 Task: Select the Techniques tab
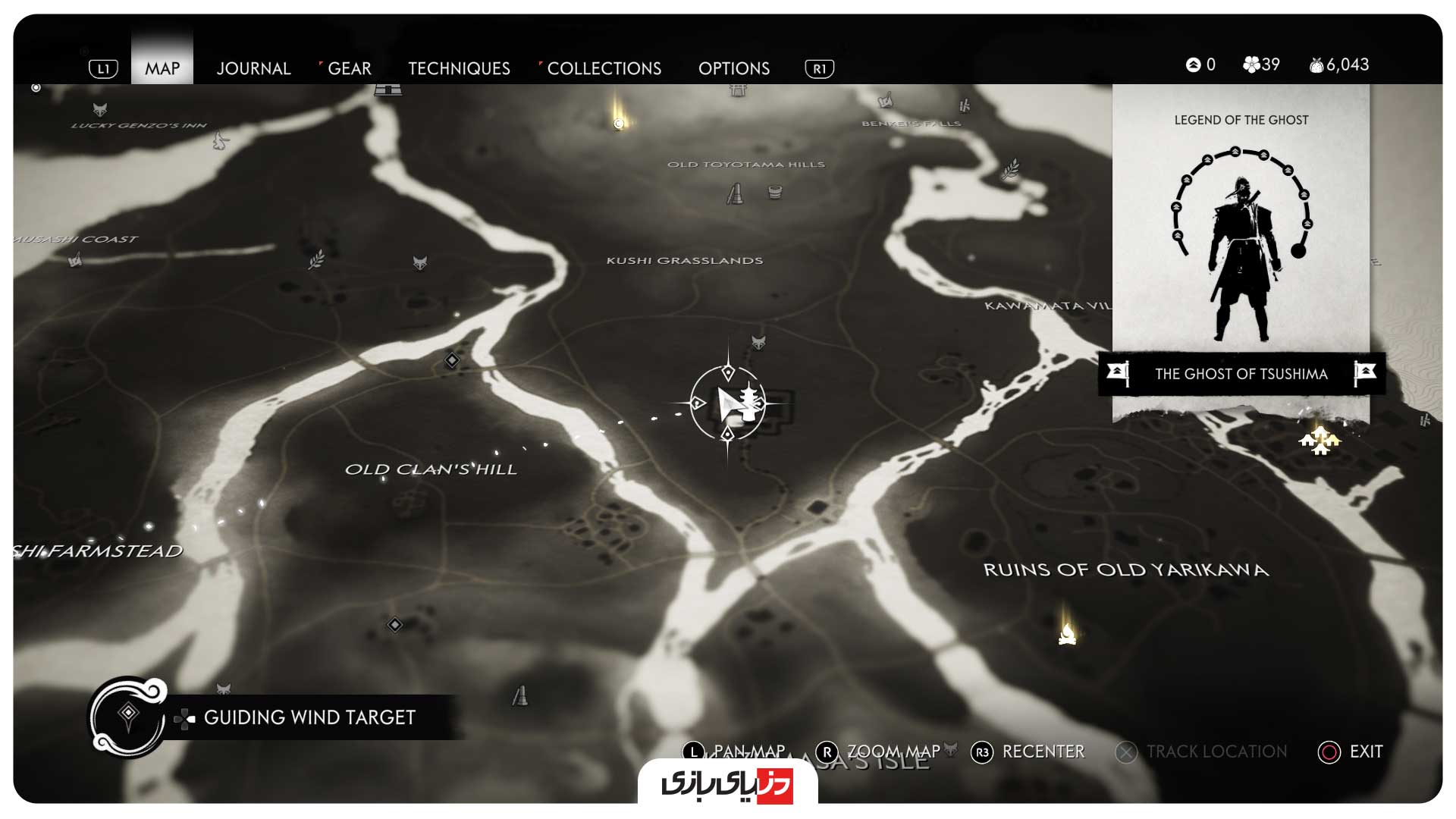pyautogui.click(x=459, y=68)
